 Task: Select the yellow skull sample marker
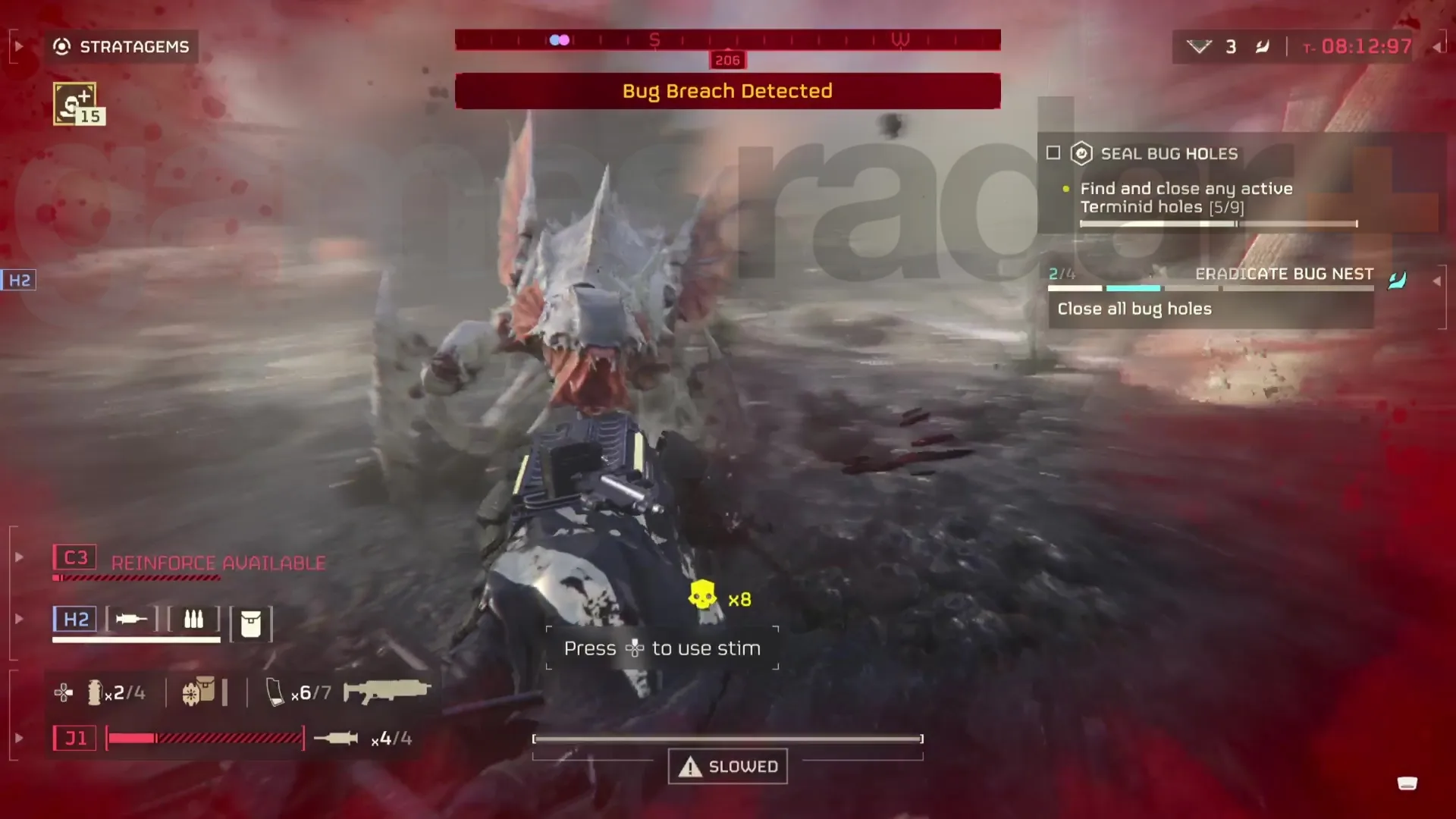pos(702,596)
